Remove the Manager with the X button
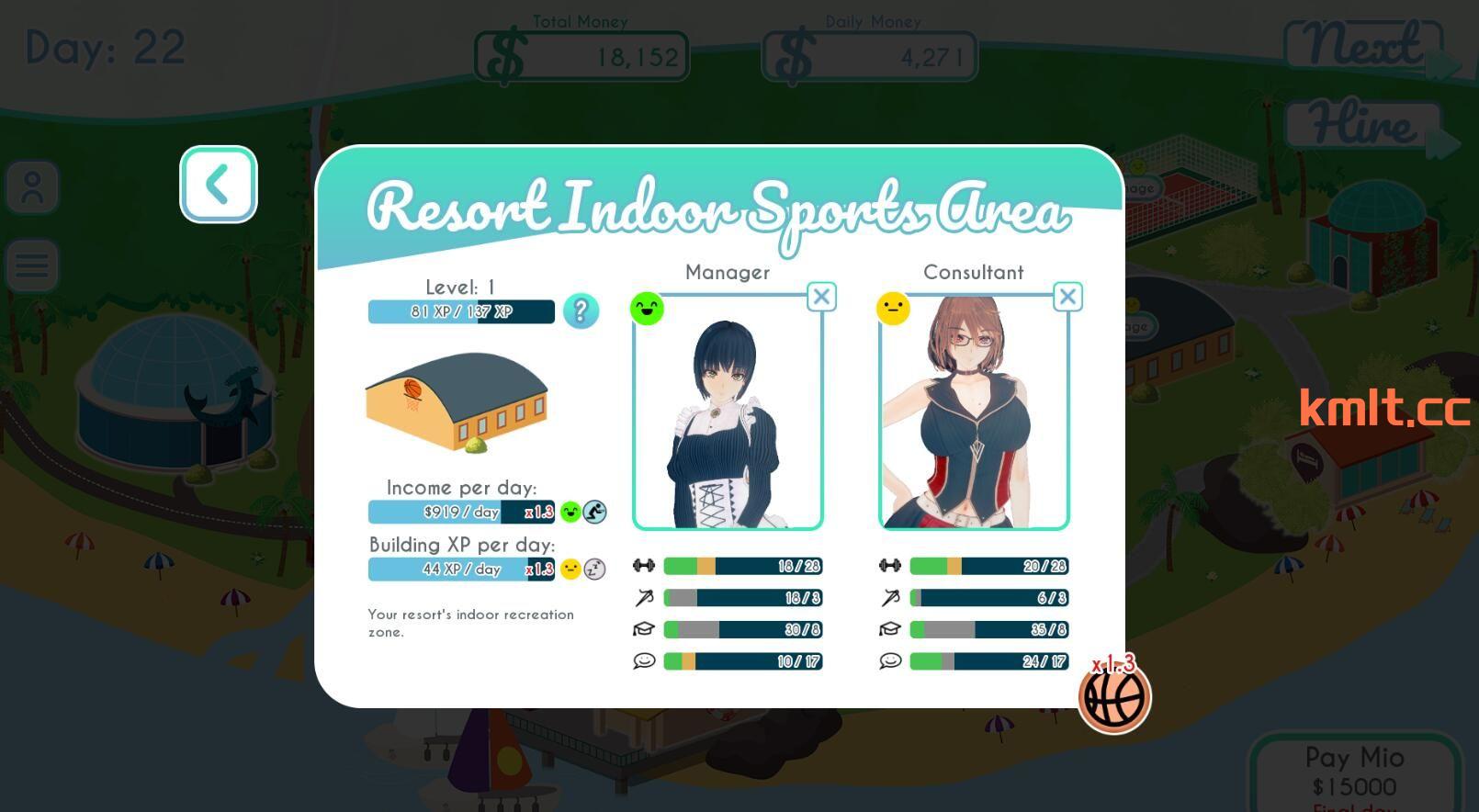The image size is (1479, 812). 821,296
